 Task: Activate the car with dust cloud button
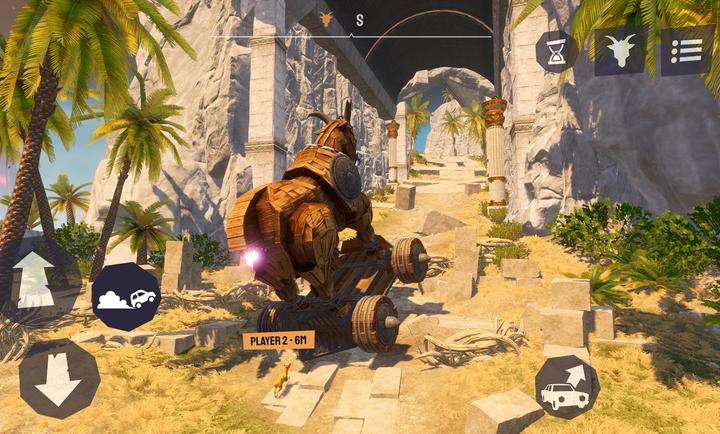[x=126, y=298]
